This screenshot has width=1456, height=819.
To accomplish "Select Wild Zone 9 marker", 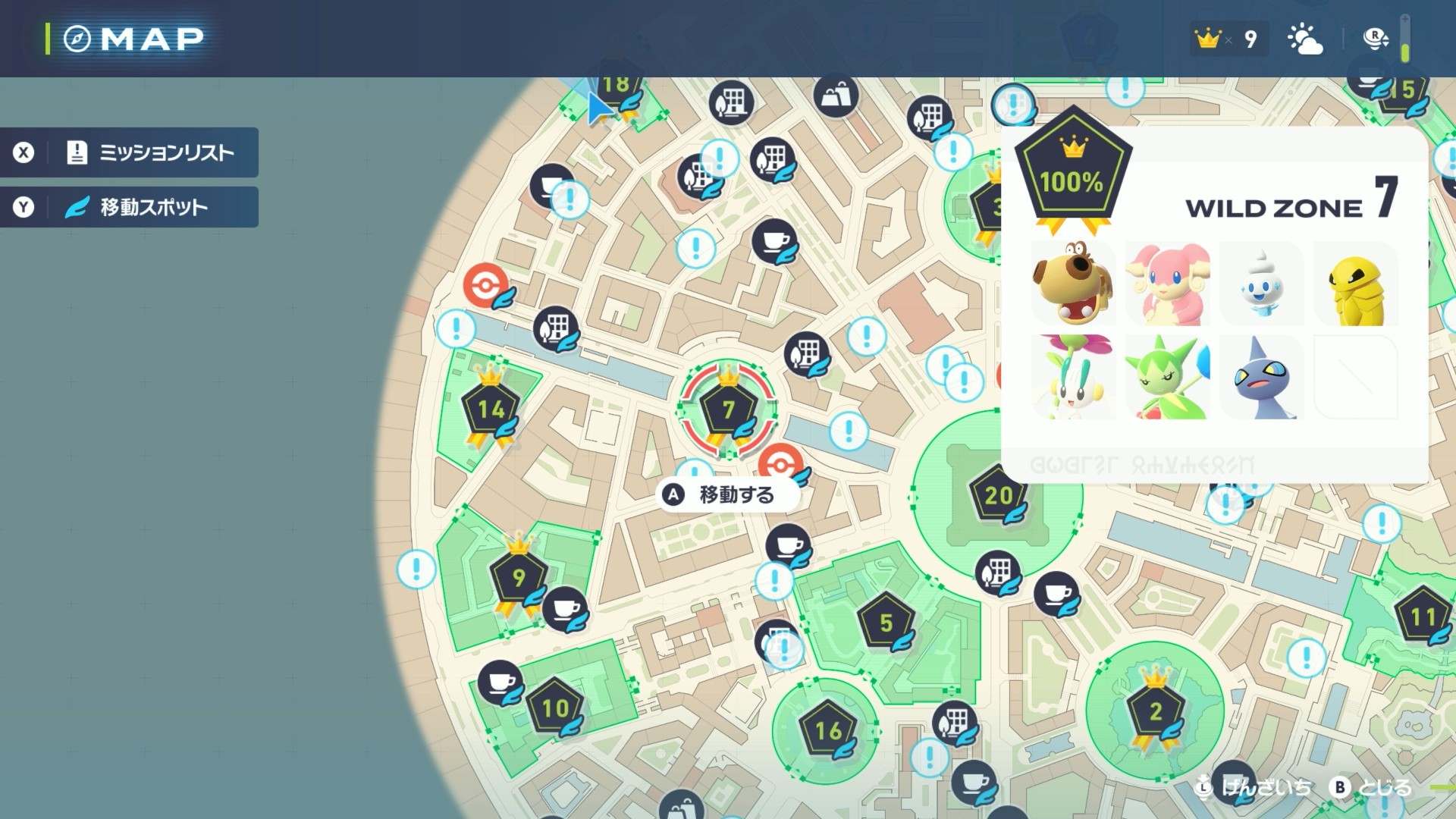I will (519, 578).
